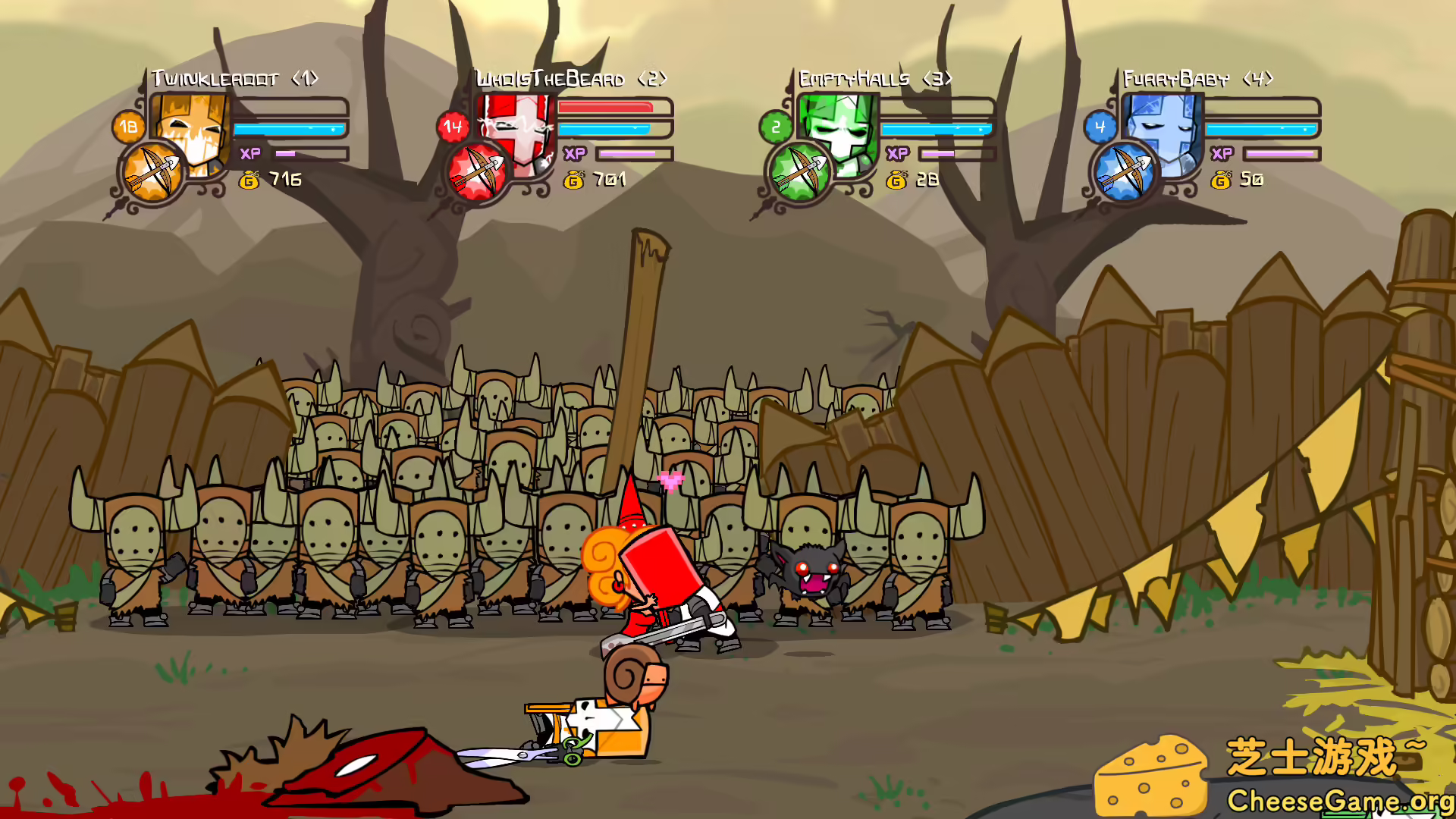Click the gold pouch icon showing 716
This screenshot has width=1456, height=819.
coord(250,180)
